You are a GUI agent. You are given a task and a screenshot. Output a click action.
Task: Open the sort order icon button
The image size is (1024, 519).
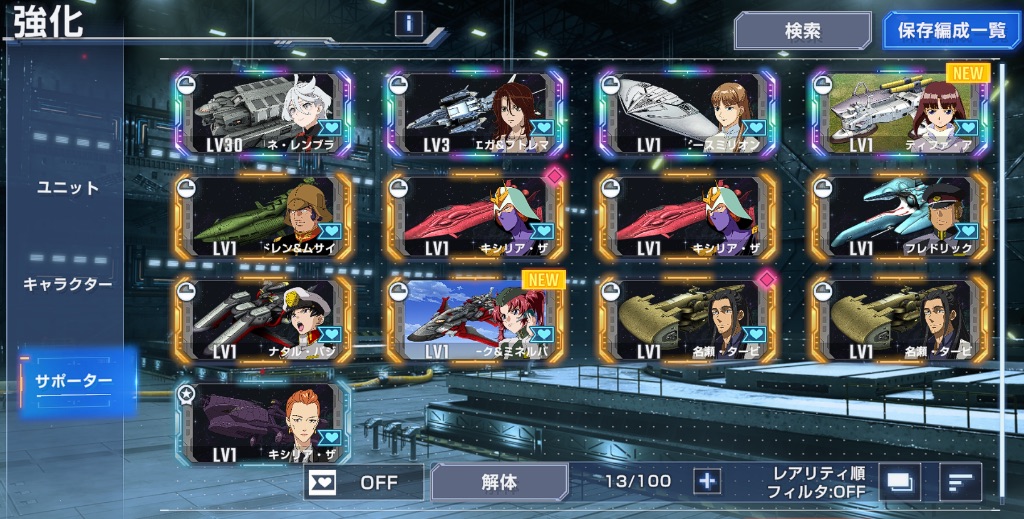pyautogui.click(x=961, y=482)
